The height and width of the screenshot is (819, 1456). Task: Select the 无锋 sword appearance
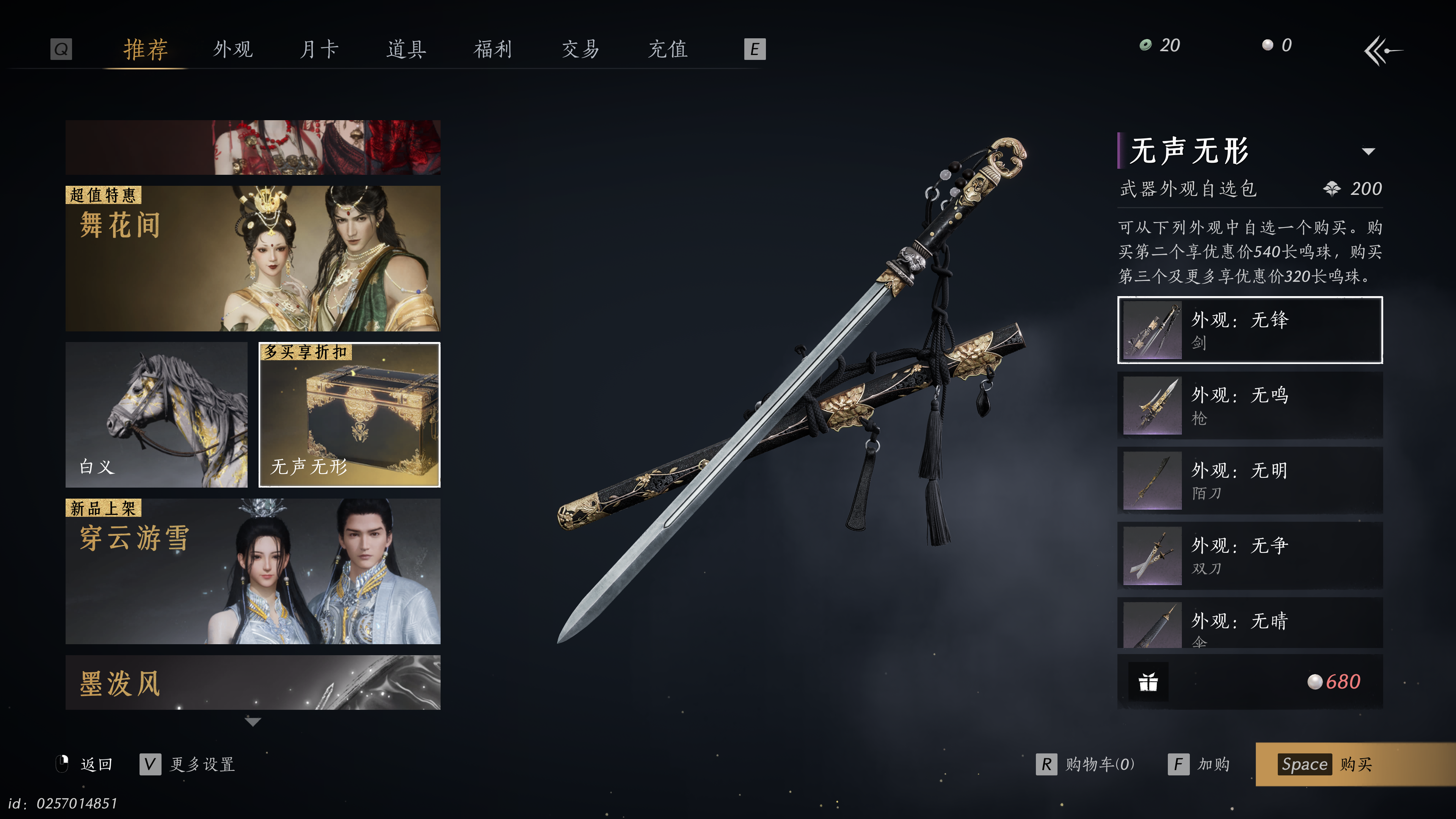pyautogui.click(x=1250, y=330)
